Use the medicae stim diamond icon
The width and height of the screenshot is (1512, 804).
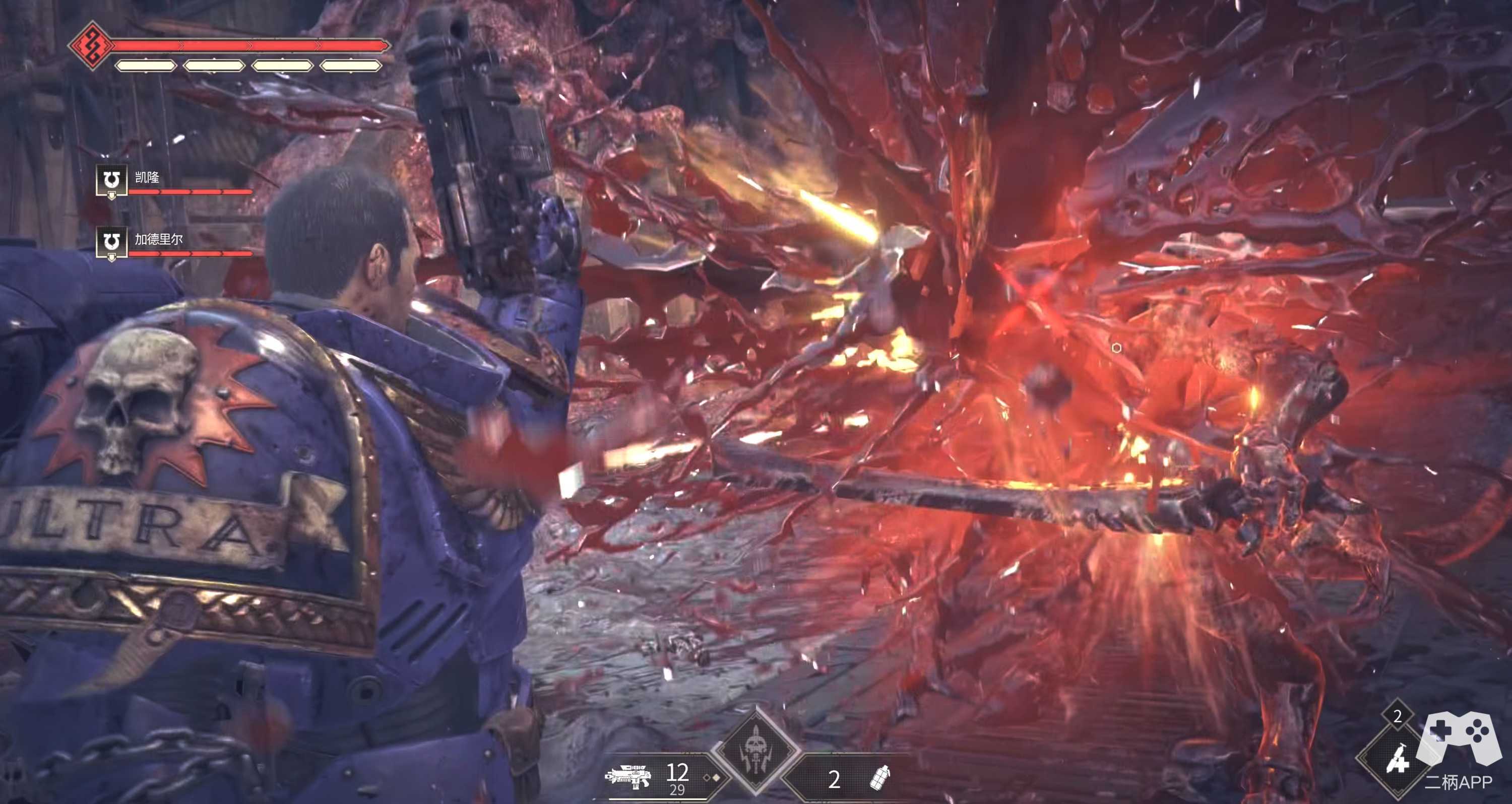1398,760
